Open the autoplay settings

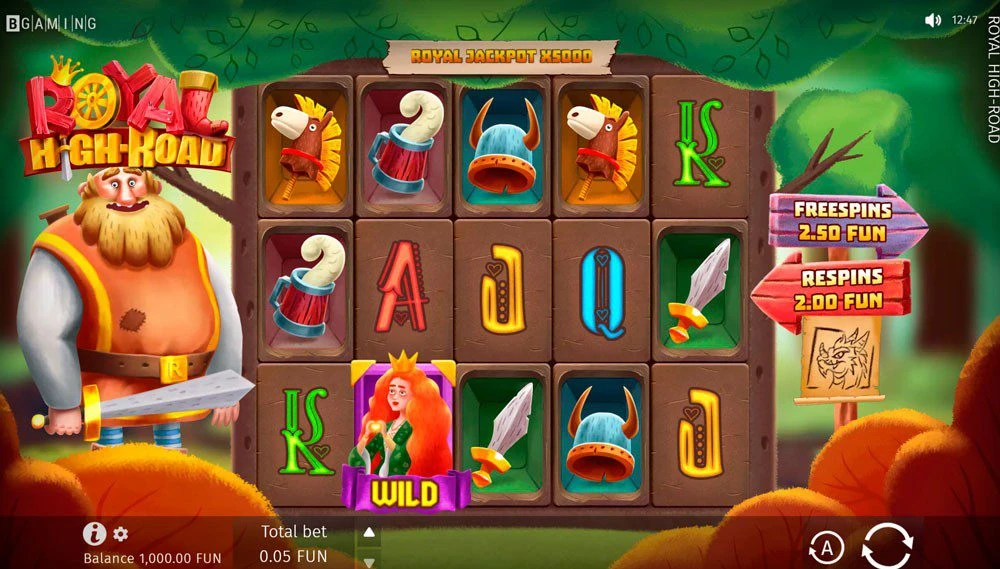tap(826, 547)
